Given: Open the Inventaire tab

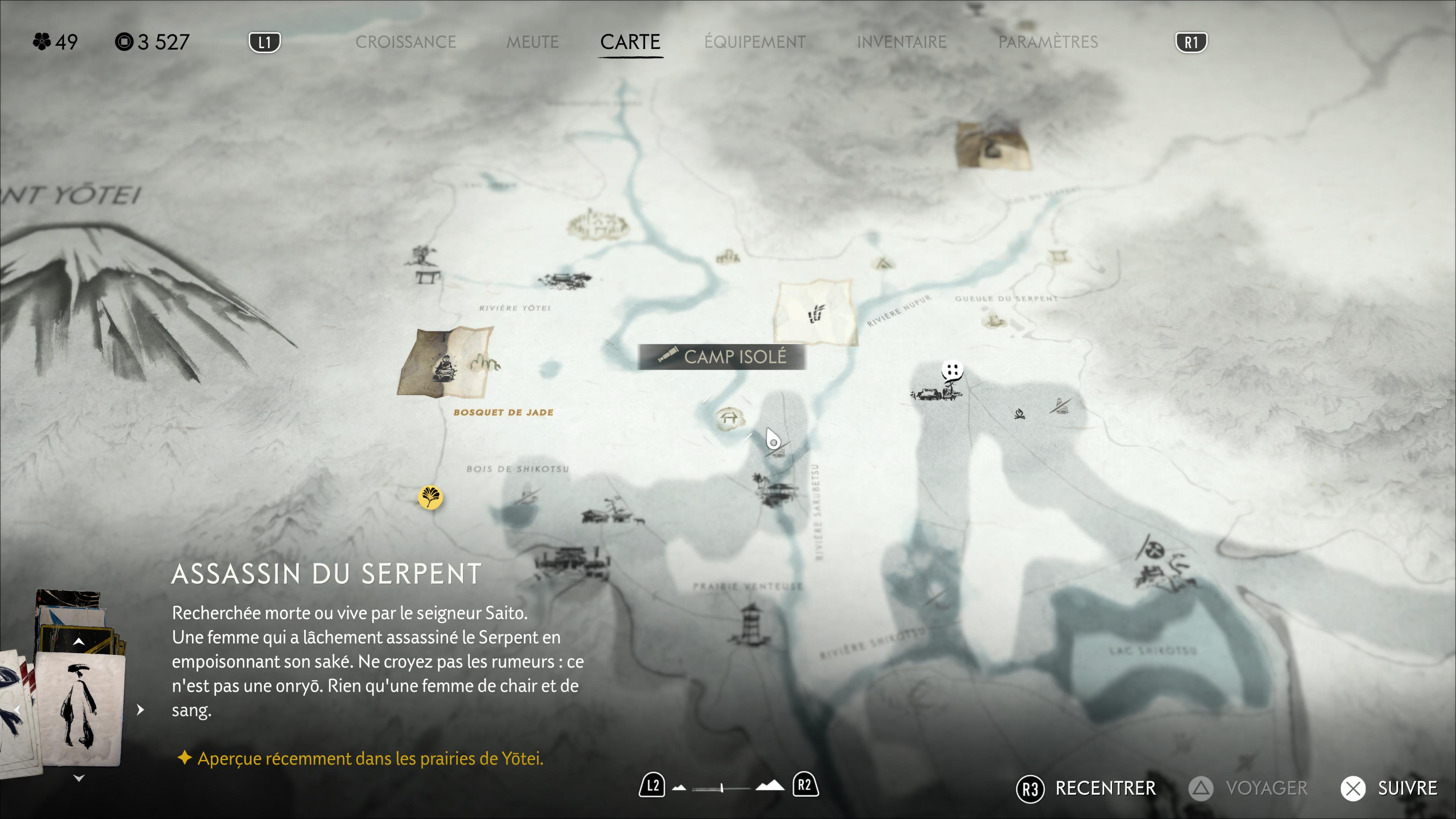Looking at the screenshot, I should [901, 42].
